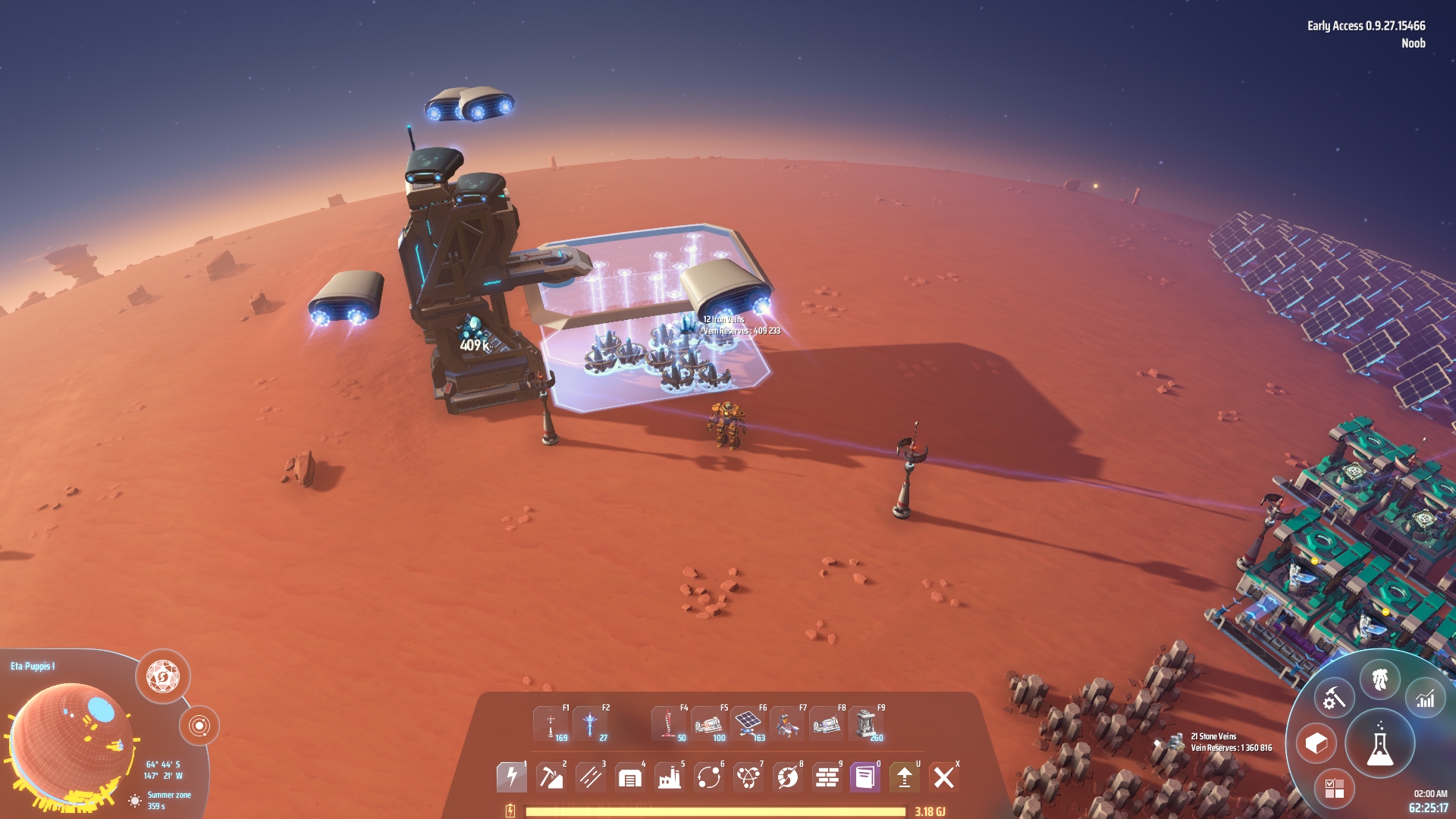Image resolution: width=1456 pixels, height=819 pixels.
Task: Choose the F9 building slot showing 260
Action: pyautogui.click(x=866, y=724)
